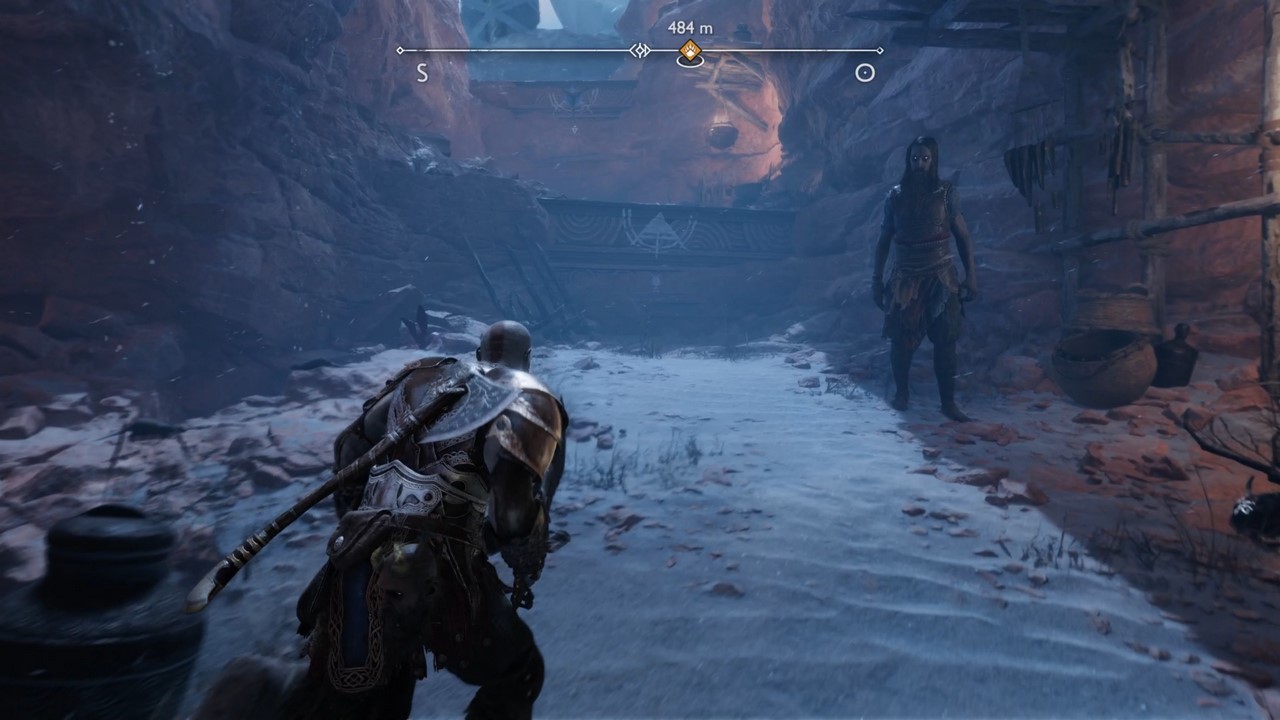Click the paw emblem inside the quest marker
1280x720 pixels.
[x=690, y=49]
